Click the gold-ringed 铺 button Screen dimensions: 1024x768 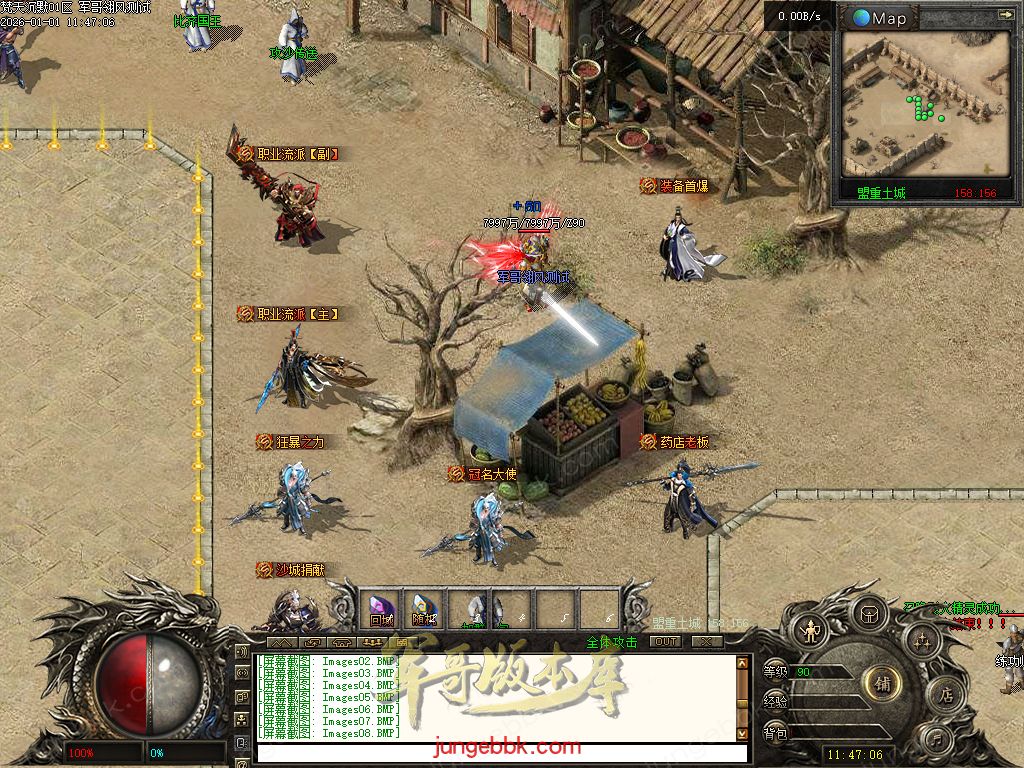click(882, 683)
